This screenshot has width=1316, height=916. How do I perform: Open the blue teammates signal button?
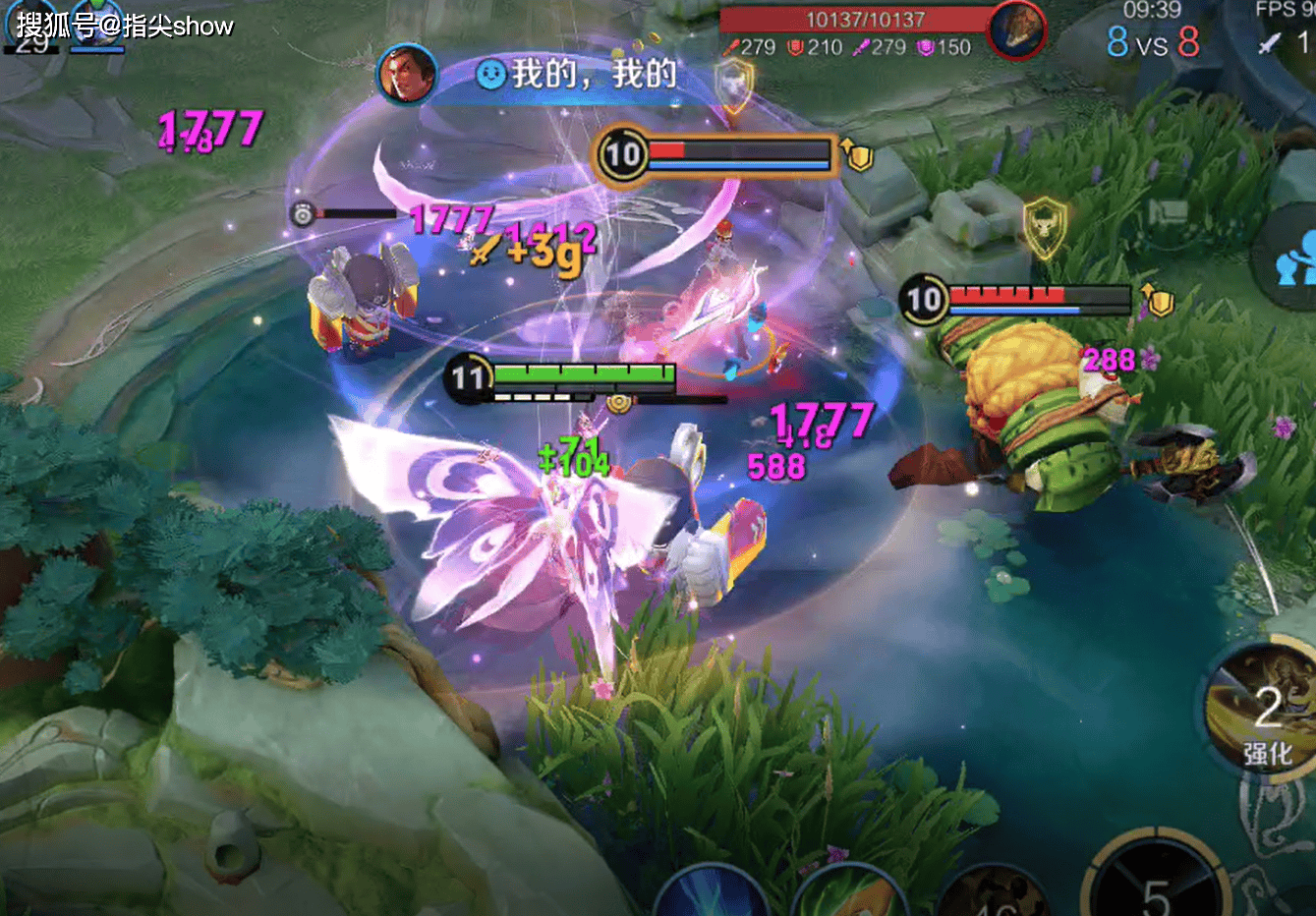[x=1295, y=258]
